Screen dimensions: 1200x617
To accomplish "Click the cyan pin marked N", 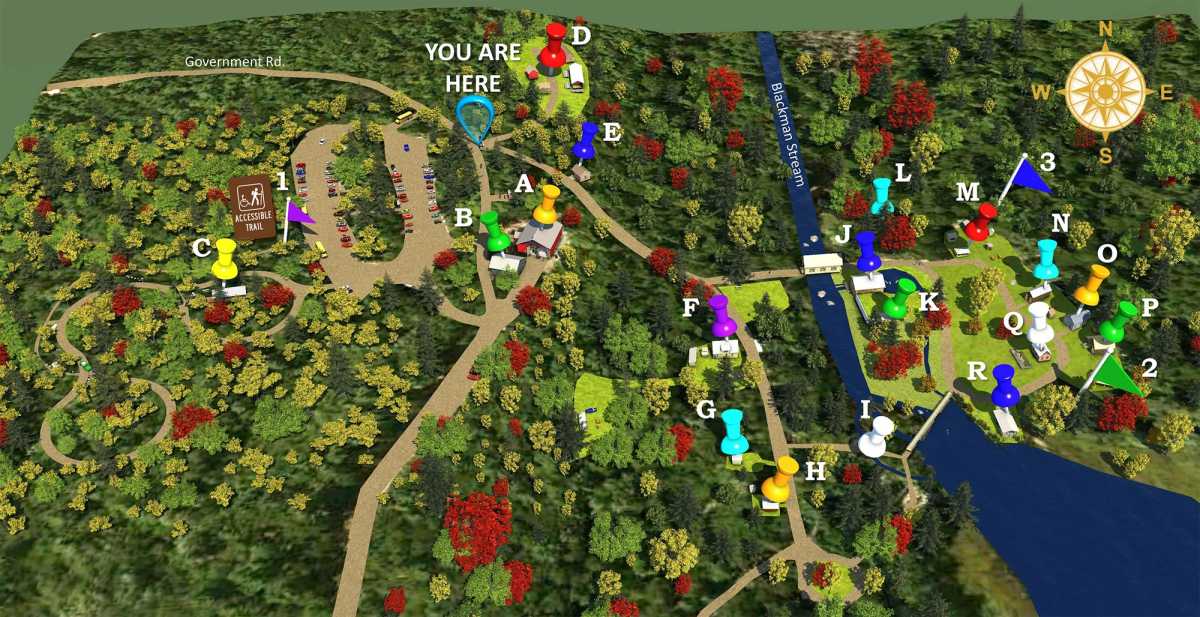I will (1045, 259).
